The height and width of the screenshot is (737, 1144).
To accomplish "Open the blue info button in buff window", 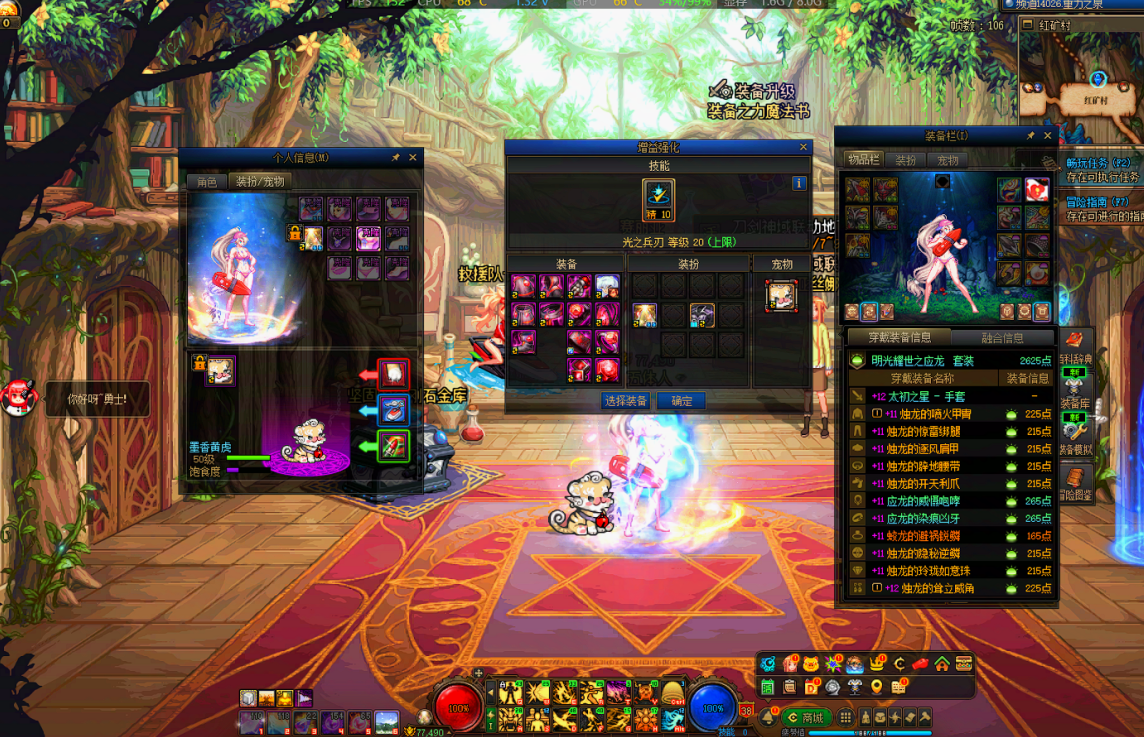I will pyautogui.click(x=799, y=183).
